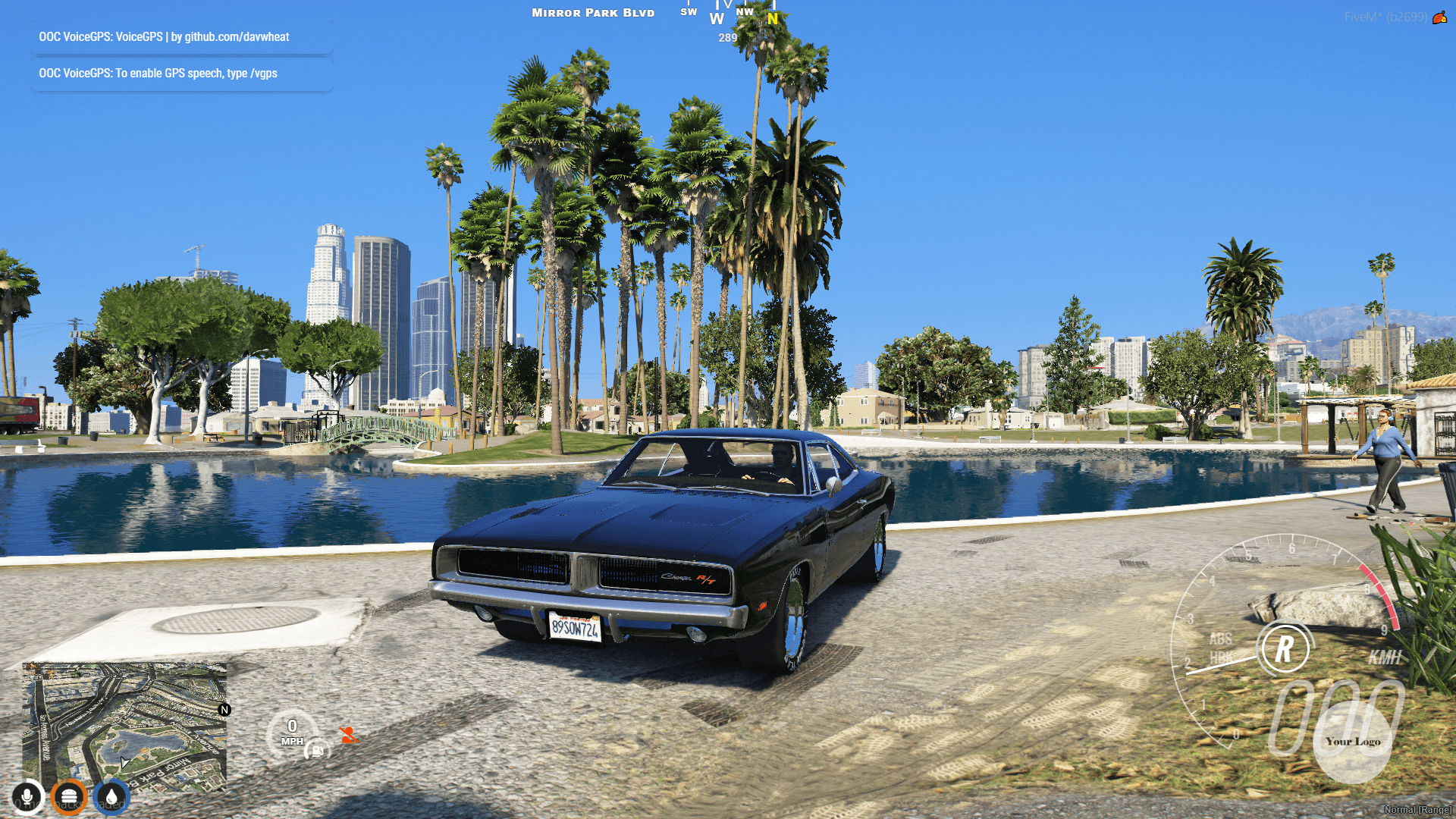Expand the compass heading 289 display
The height and width of the screenshot is (819, 1456).
[x=727, y=36]
